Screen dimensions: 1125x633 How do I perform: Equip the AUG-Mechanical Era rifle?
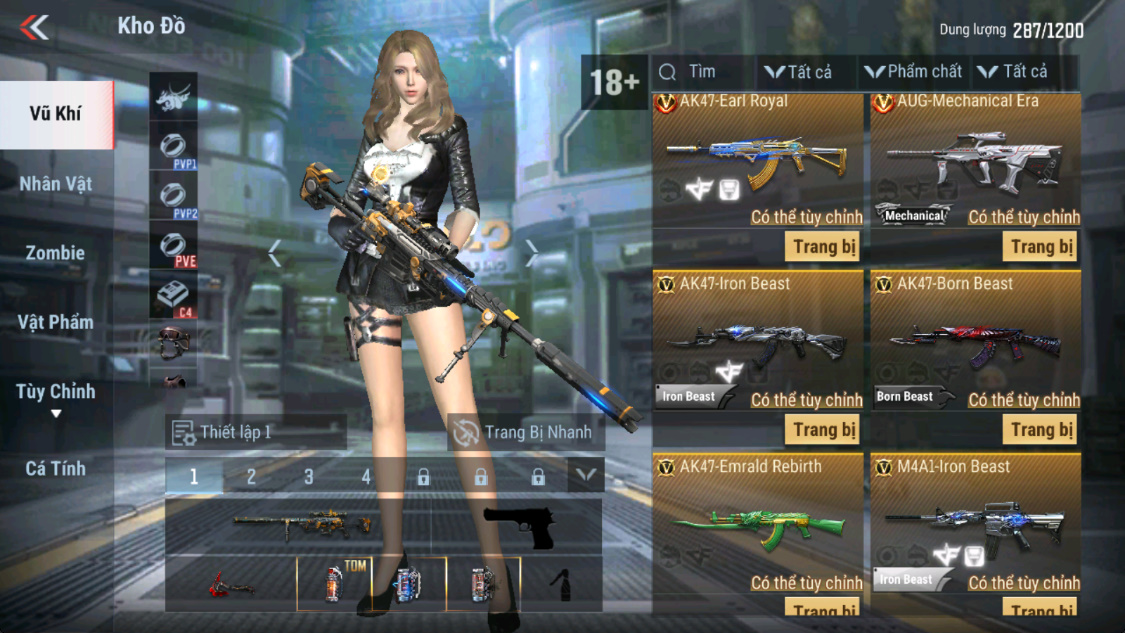[1040, 247]
